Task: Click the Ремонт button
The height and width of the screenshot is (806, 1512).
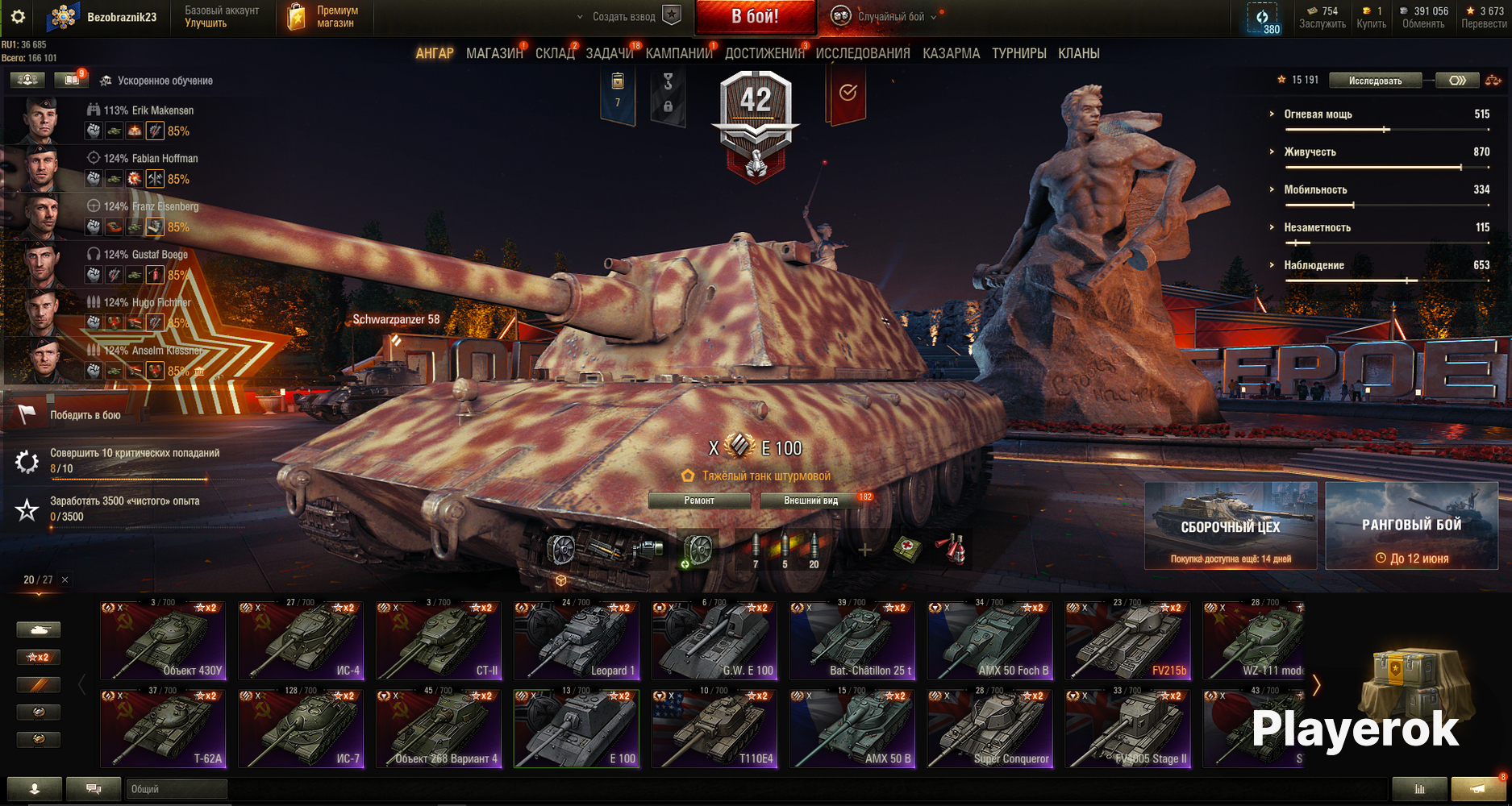Action: [x=699, y=501]
